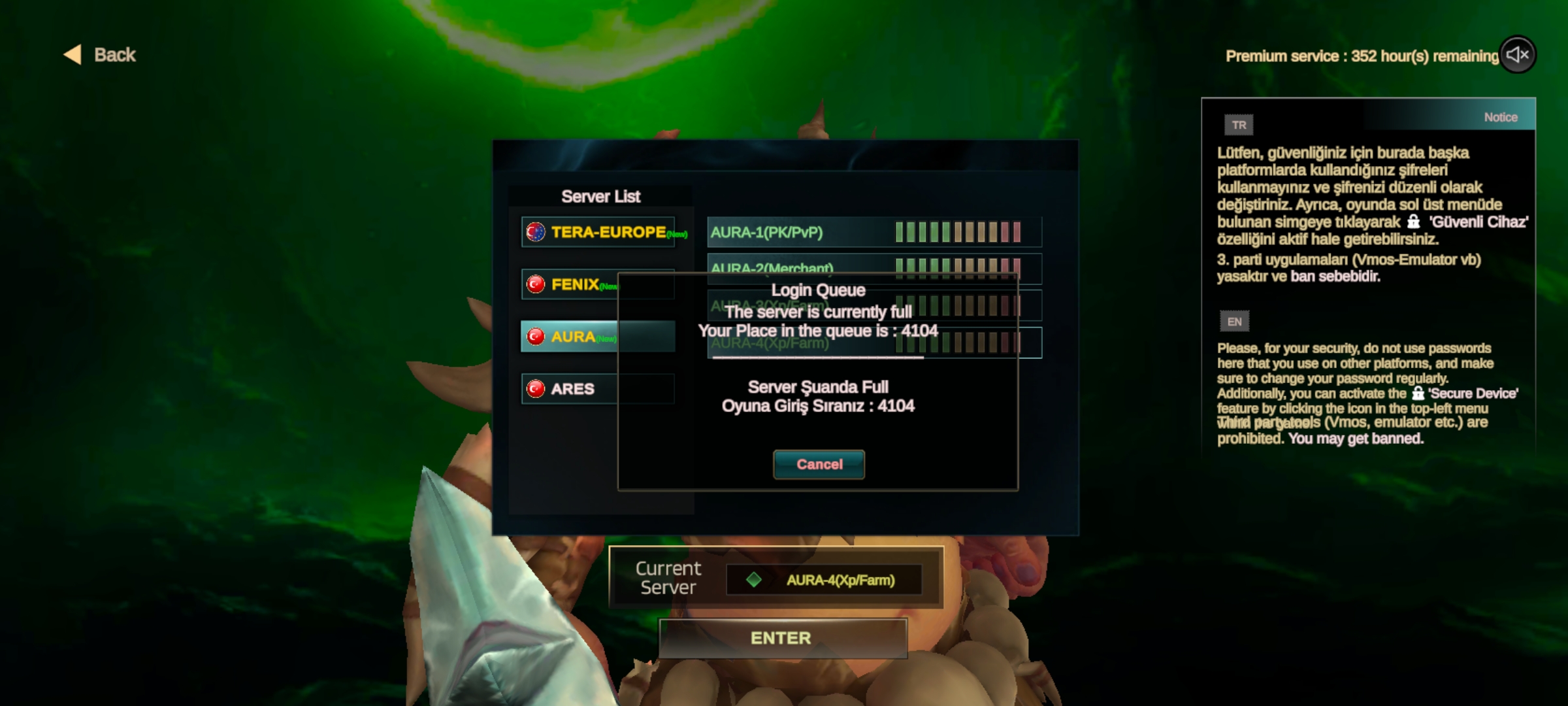Cancel the login queue
The height and width of the screenshot is (706, 1568).
[819, 464]
